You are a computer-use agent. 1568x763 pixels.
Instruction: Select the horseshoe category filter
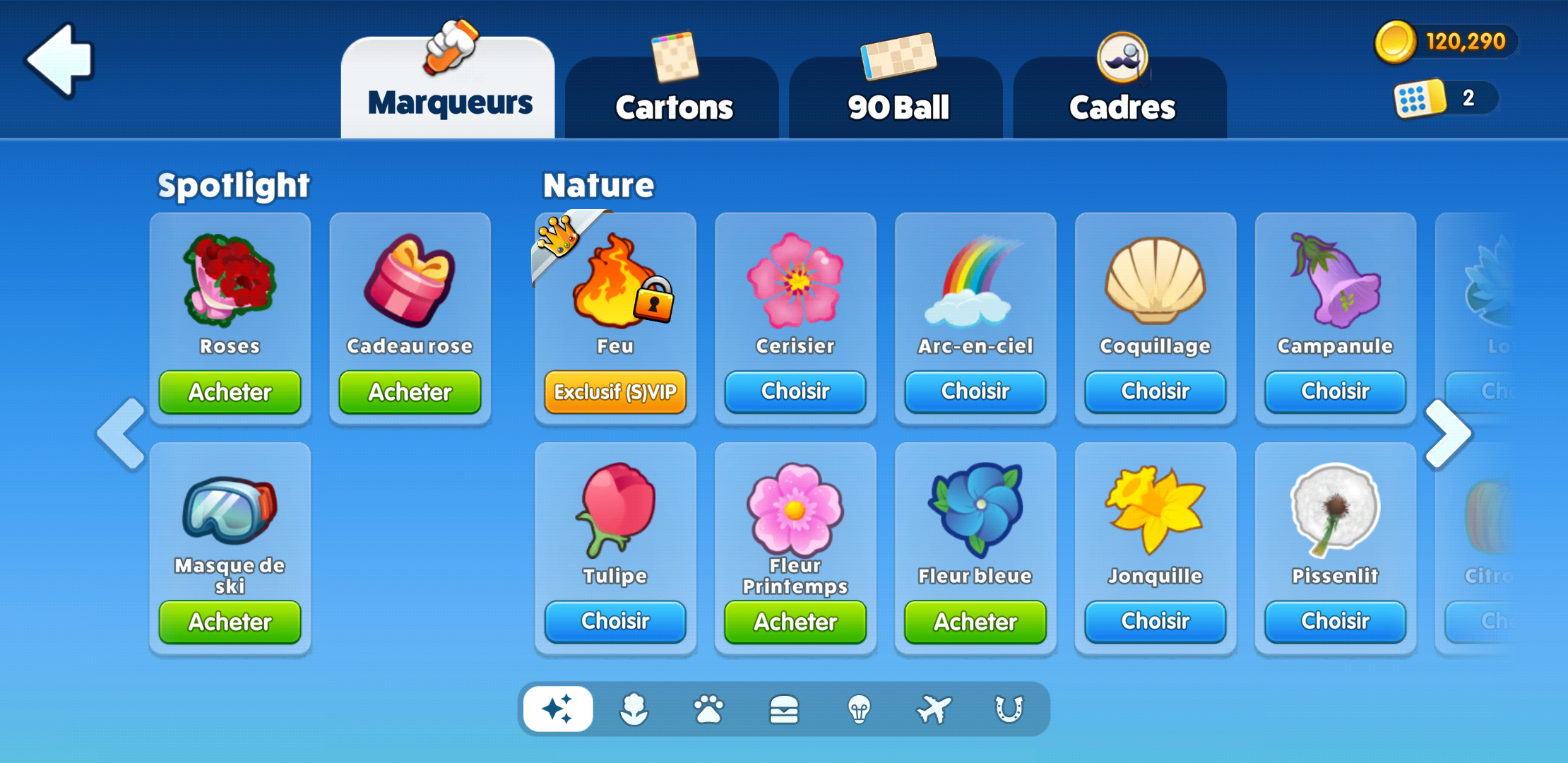(x=1008, y=709)
